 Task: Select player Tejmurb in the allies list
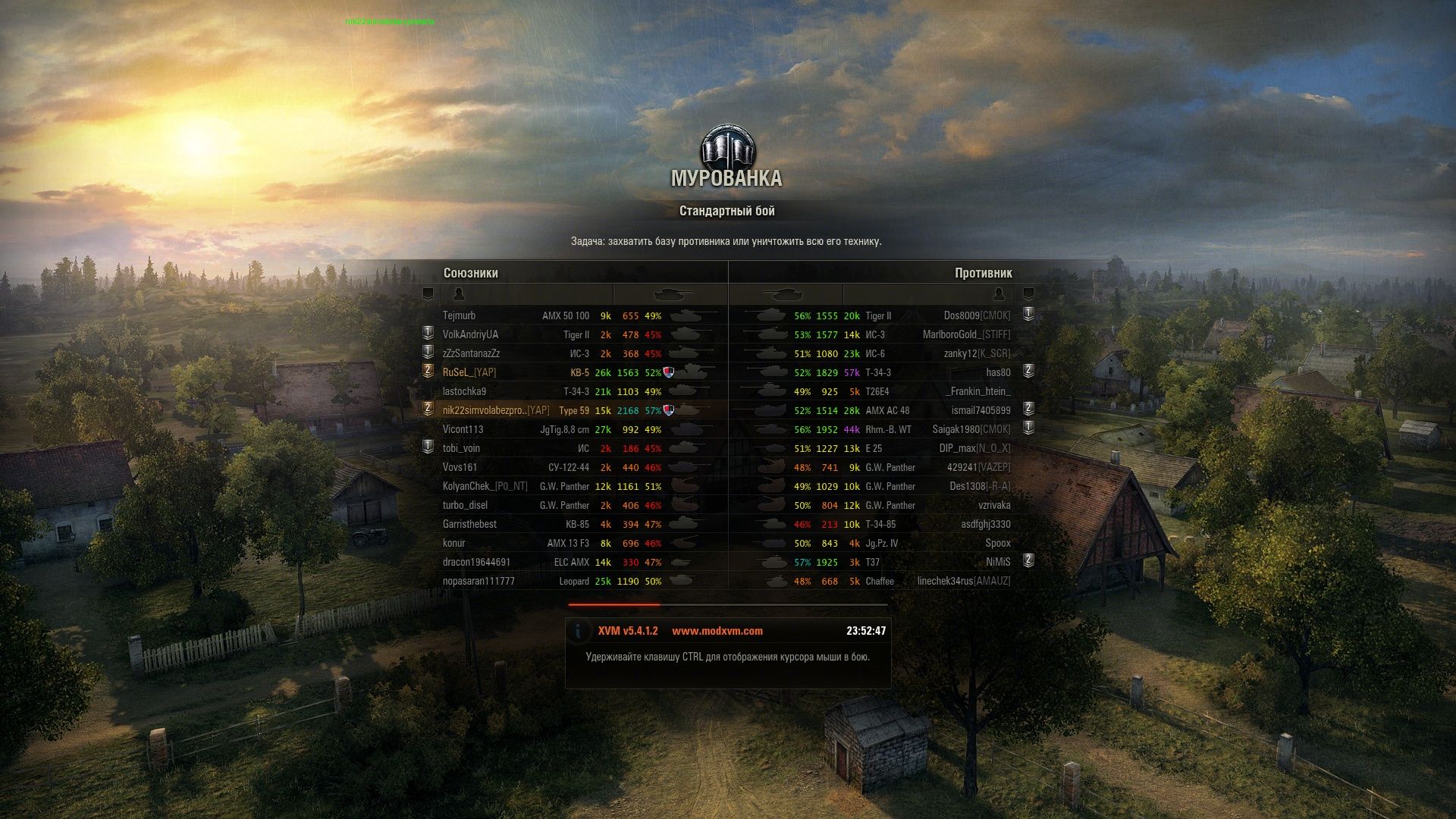[x=460, y=315]
